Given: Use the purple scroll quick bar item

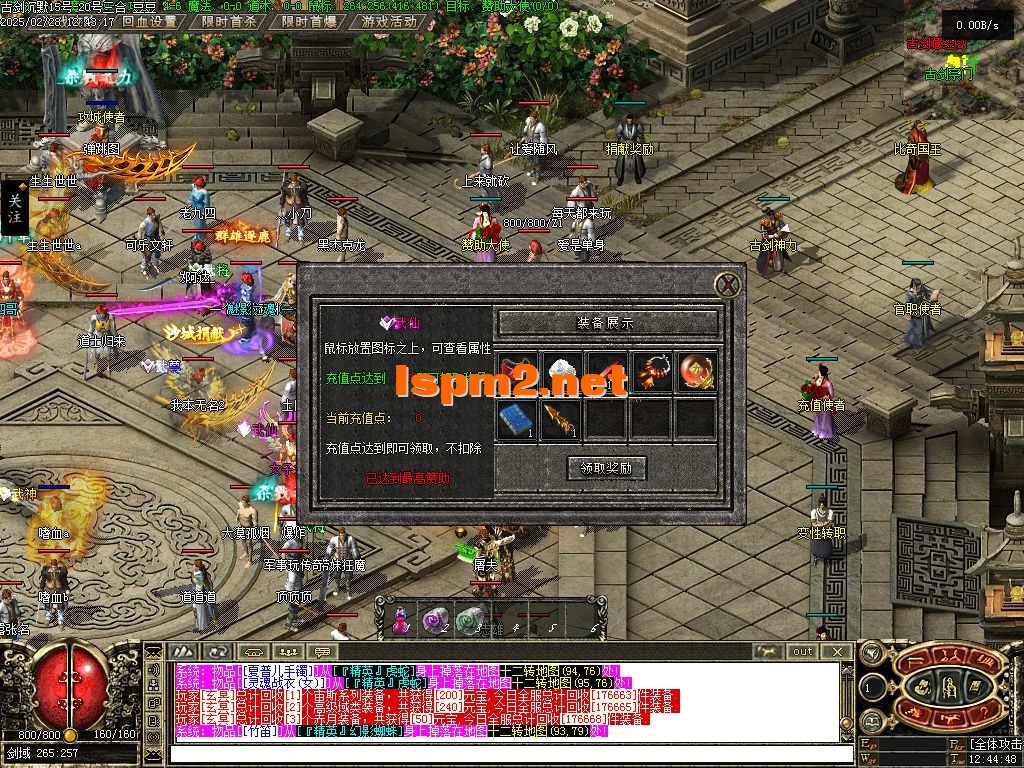Looking at the screenshot, I should coord(435,621).
